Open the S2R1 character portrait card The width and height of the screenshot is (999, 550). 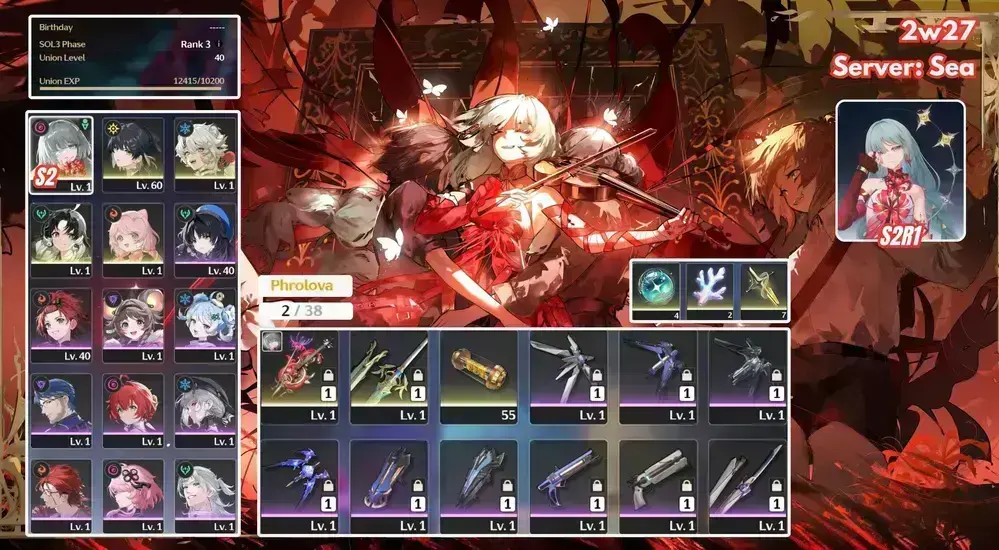click(x=900, y=171)
